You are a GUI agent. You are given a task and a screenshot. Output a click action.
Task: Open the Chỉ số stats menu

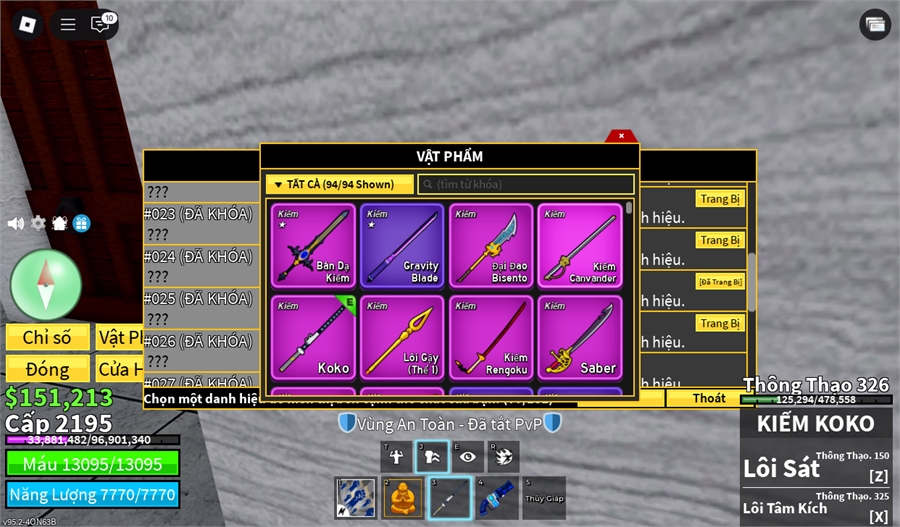click(48, 338)
